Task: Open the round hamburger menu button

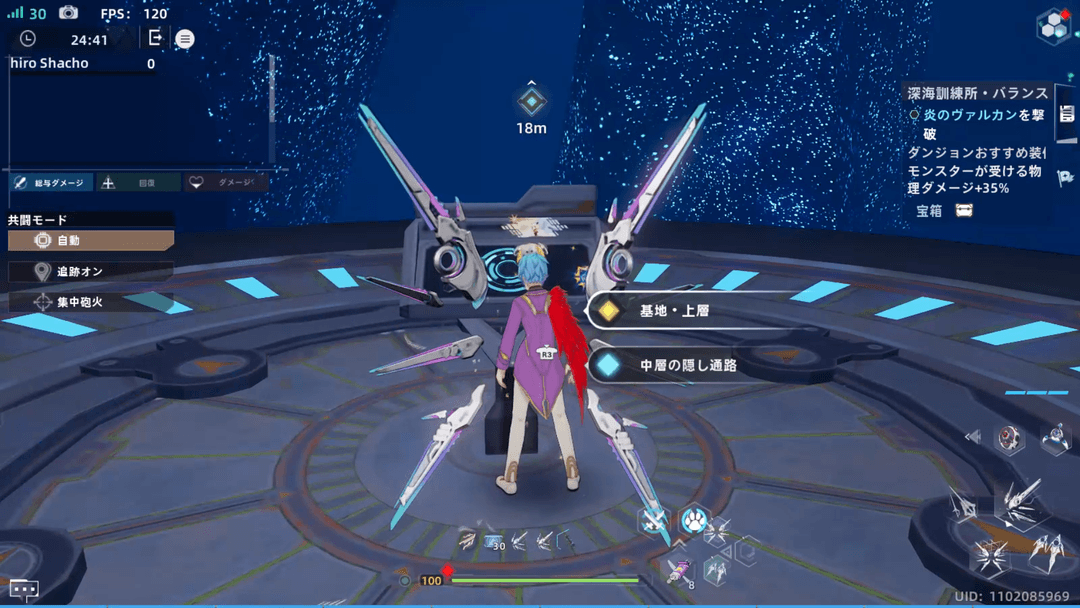Action: (185, 39)
